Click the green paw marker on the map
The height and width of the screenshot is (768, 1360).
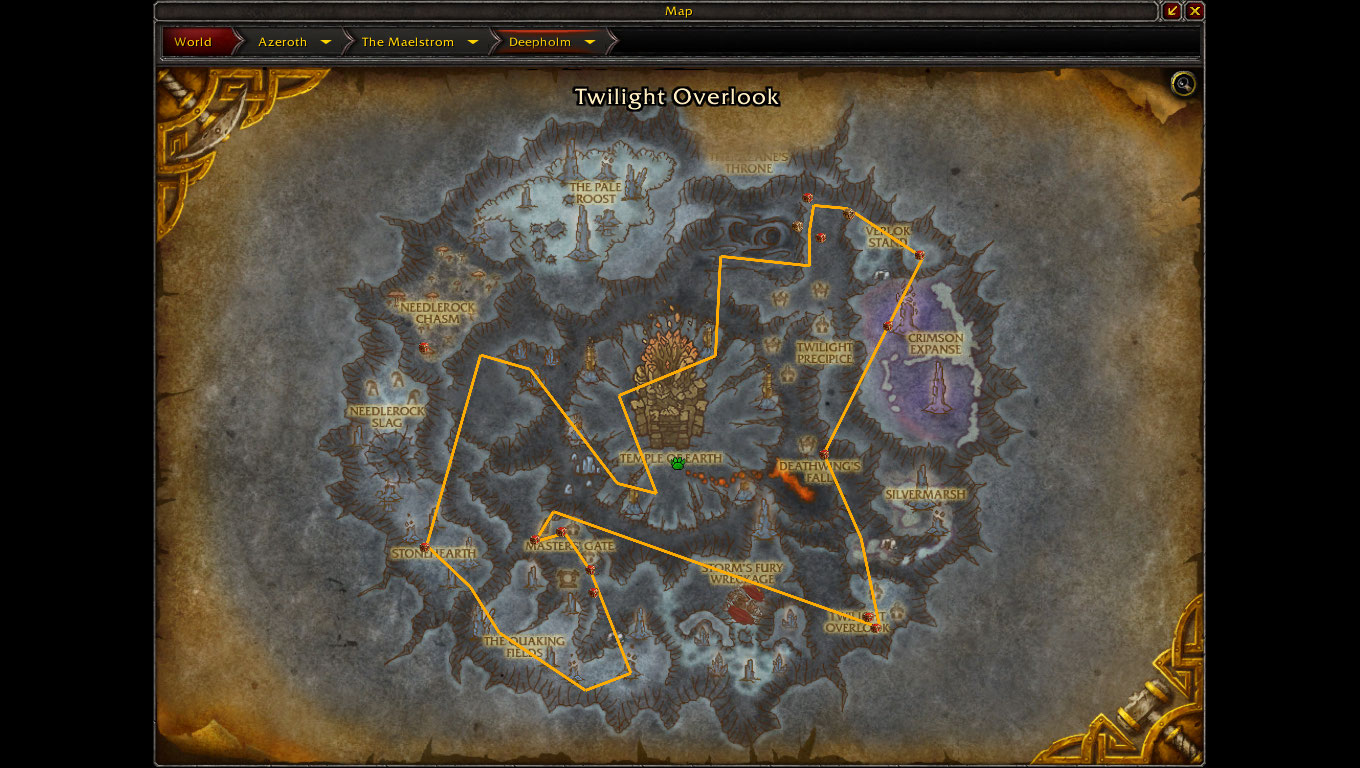tap(678, 462)
